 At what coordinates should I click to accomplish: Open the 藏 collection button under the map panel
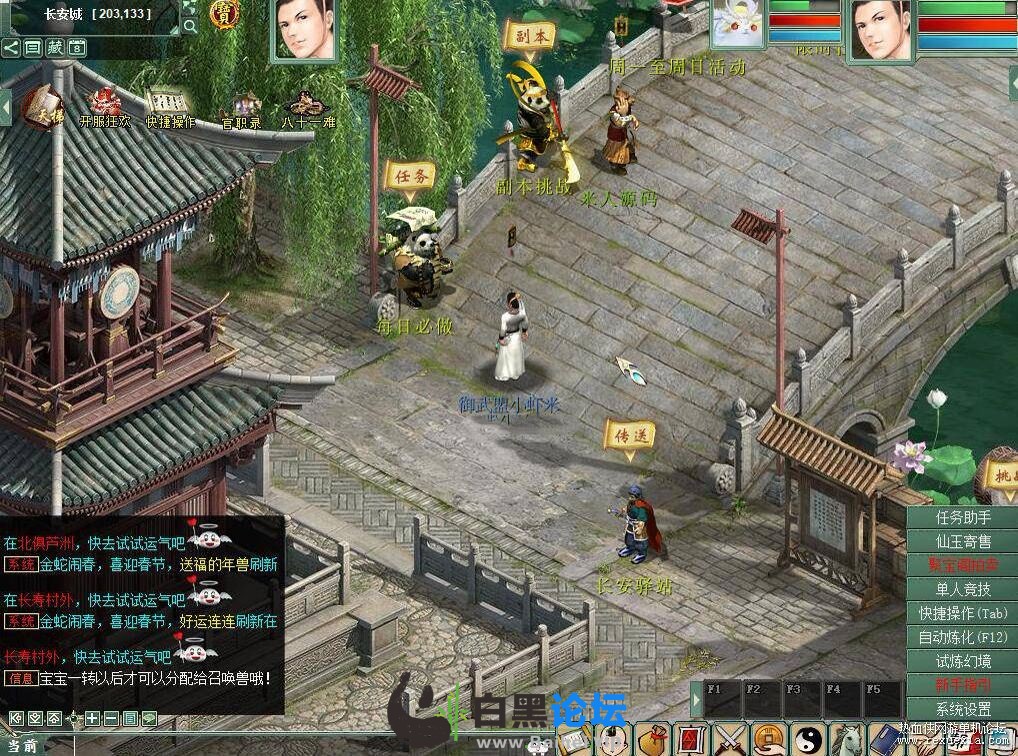click(x=55, y=47)
